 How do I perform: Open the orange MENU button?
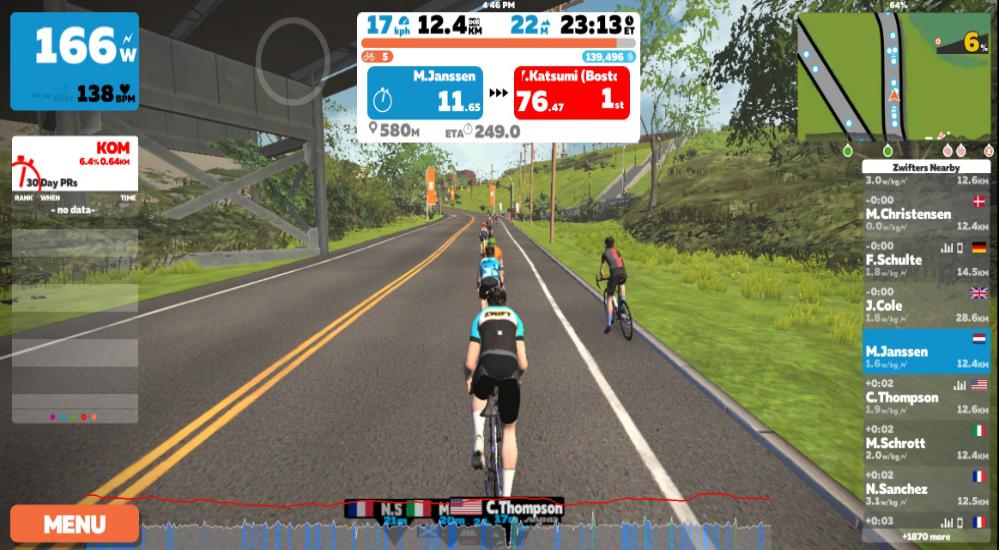[75, 523]
